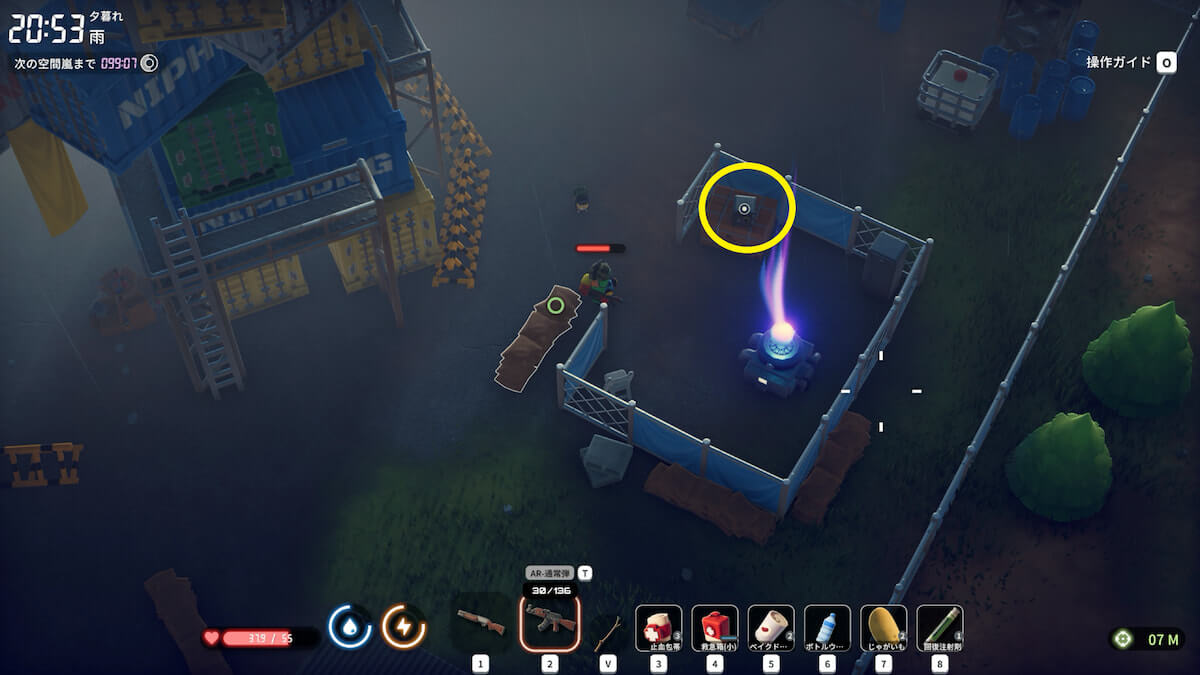
Task: Click the green distance marker icon
Action: coord(1123,639)
